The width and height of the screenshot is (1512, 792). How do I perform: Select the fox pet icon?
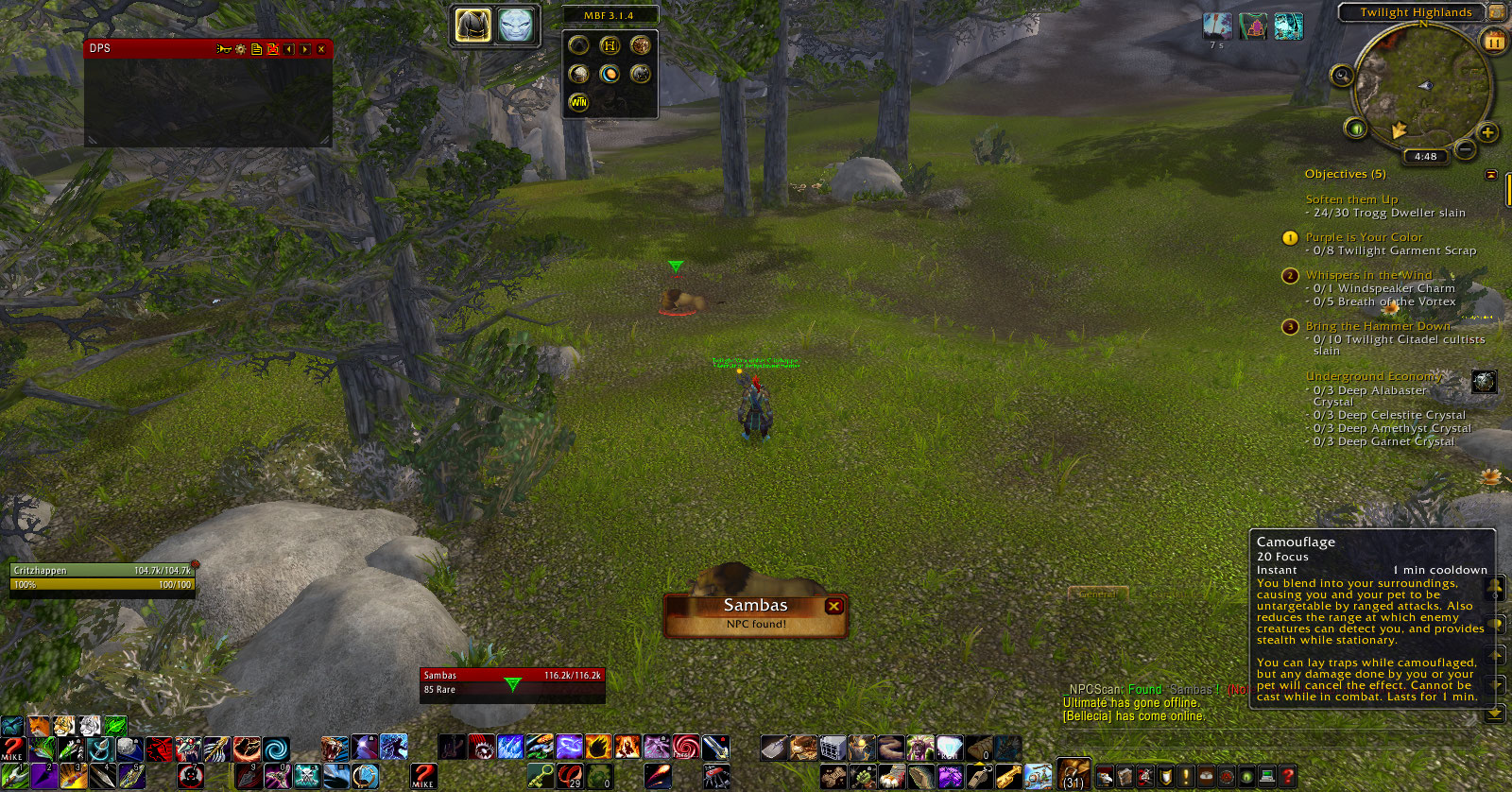pos(39,726)
